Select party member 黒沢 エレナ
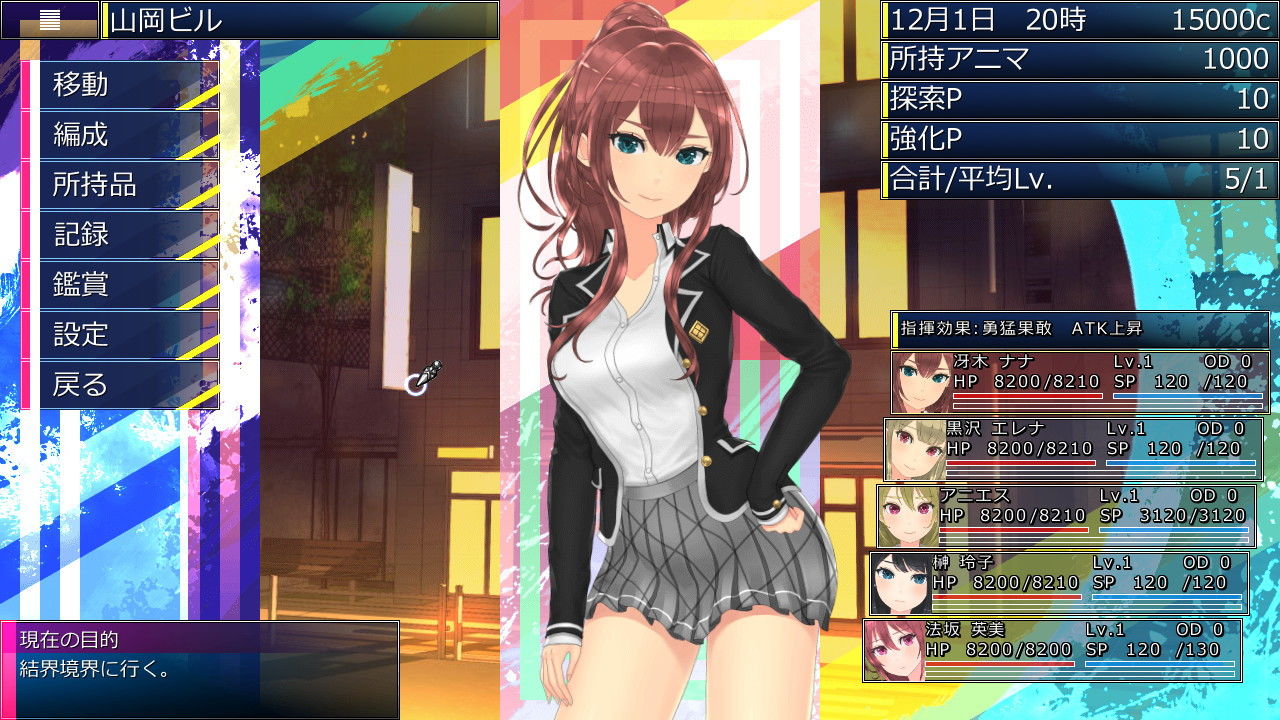The height and width of the screenshot is (720, 1280). (x=1073, y=448)
